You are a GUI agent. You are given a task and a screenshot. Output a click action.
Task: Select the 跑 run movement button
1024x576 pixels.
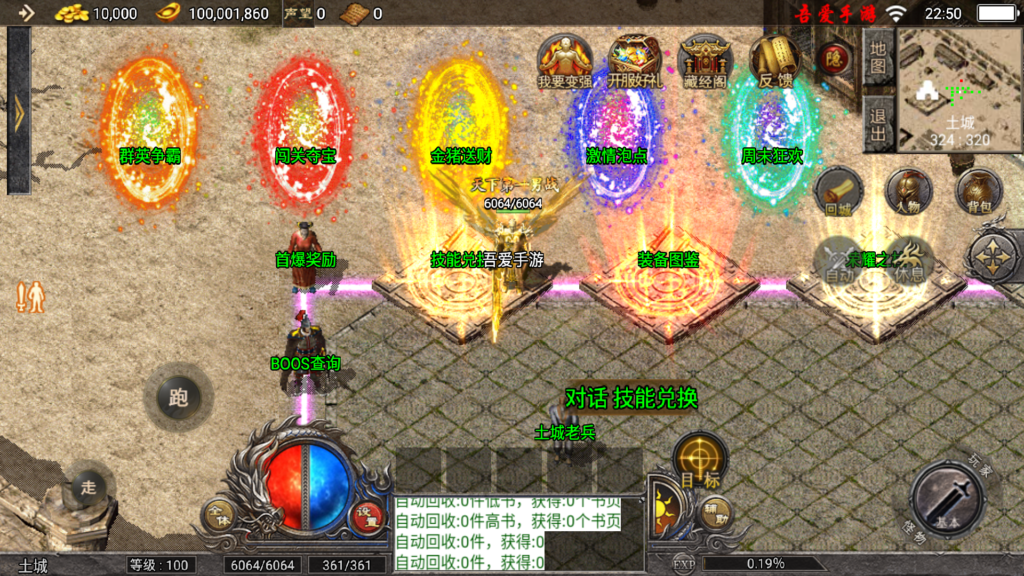point(178,397)
